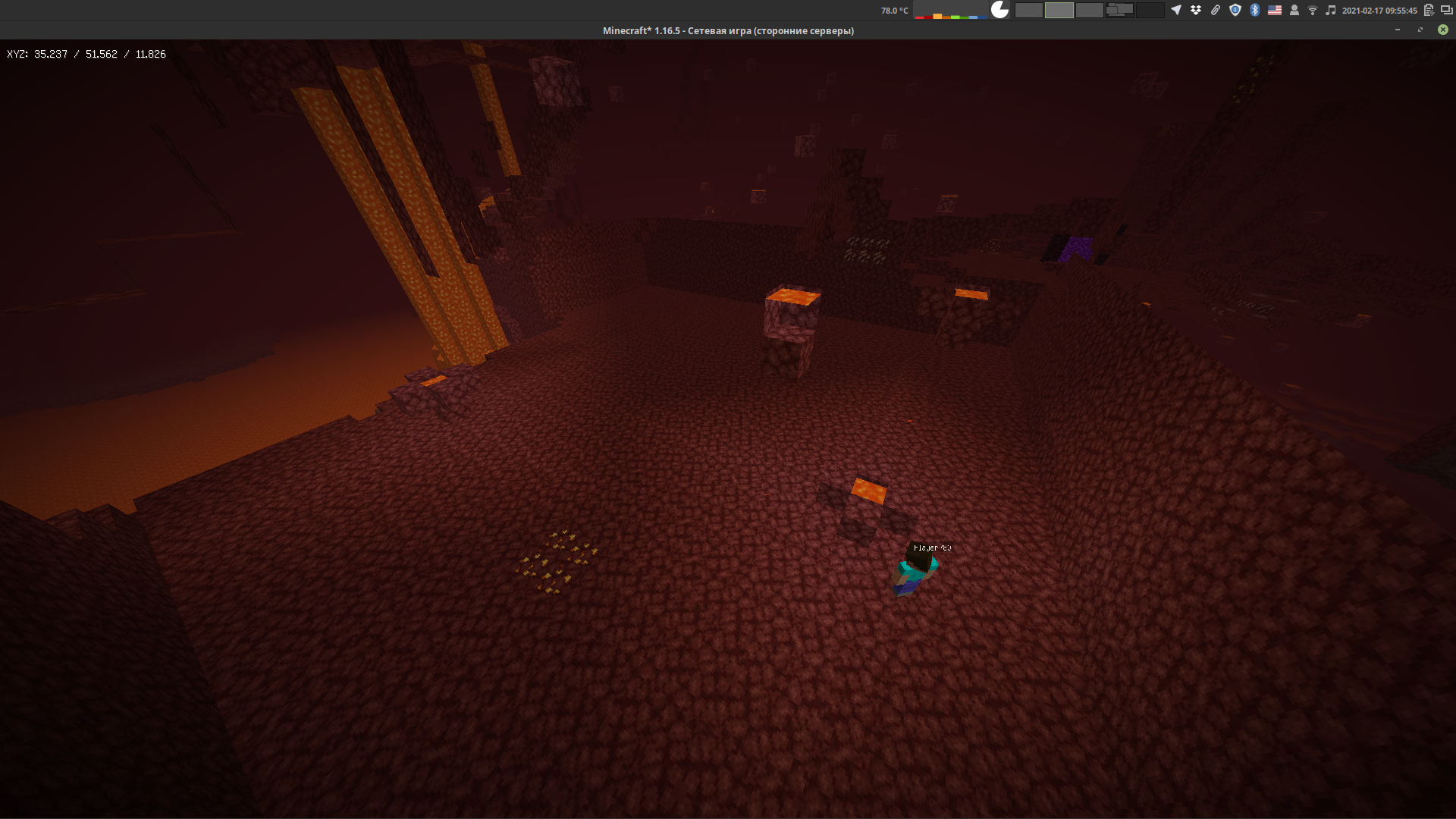Restore down the Minecraft window
This screenshot has height=819, width=1456.
click(1419, 30)
